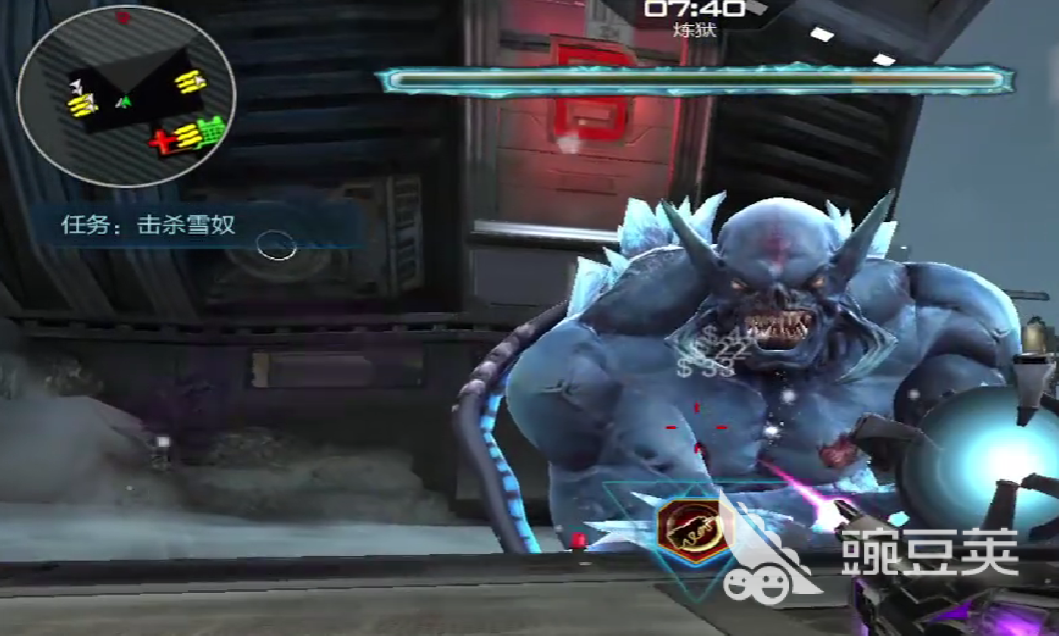This screenshot has width=1059, height=636.
Task: Select the quest tracker reading 击杀雪奴
Action: pyautogui.click(x=149, y=225)
